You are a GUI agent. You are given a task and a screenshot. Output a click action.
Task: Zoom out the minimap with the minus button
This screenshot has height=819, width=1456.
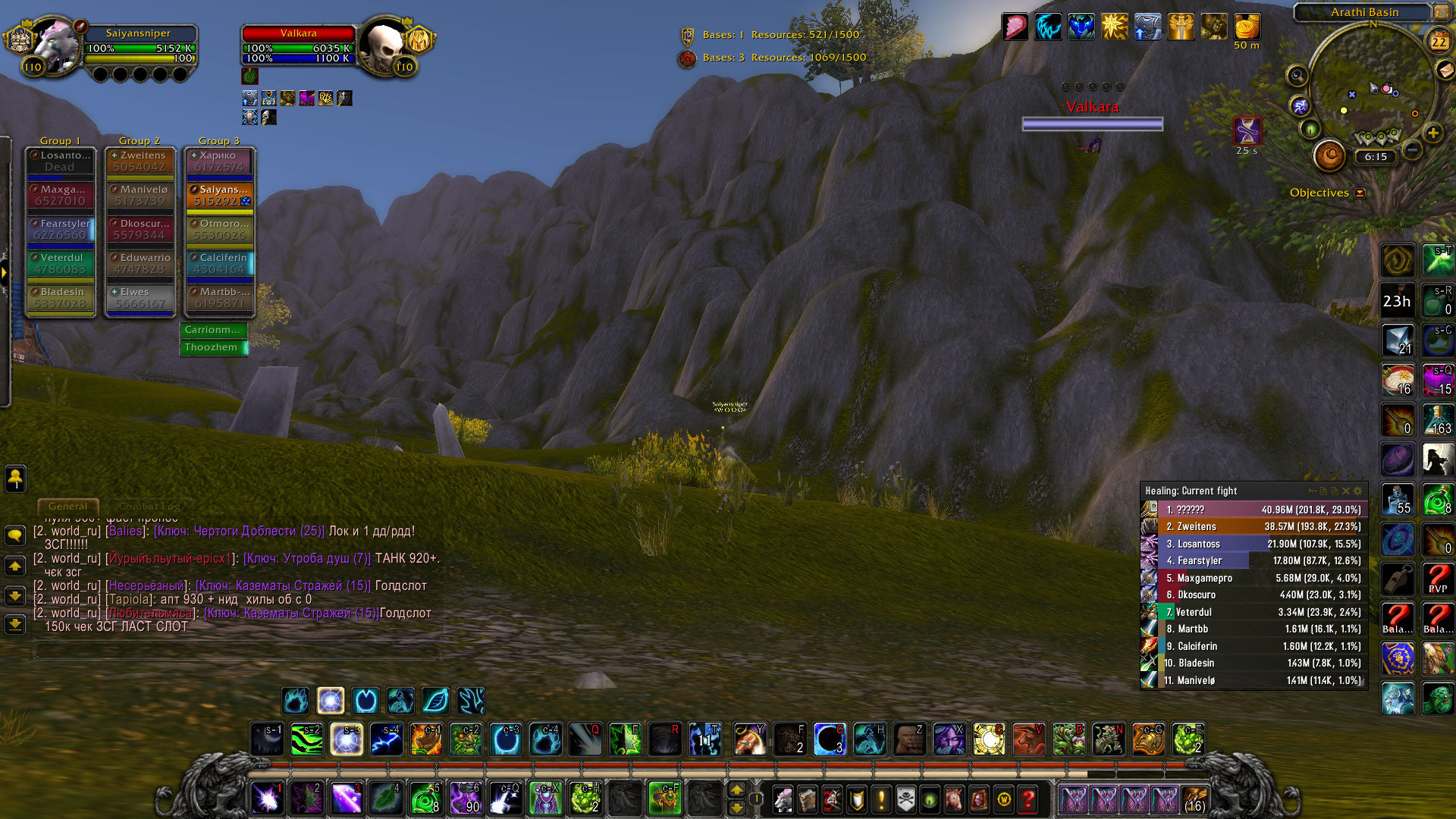[x=1412, y=150]
